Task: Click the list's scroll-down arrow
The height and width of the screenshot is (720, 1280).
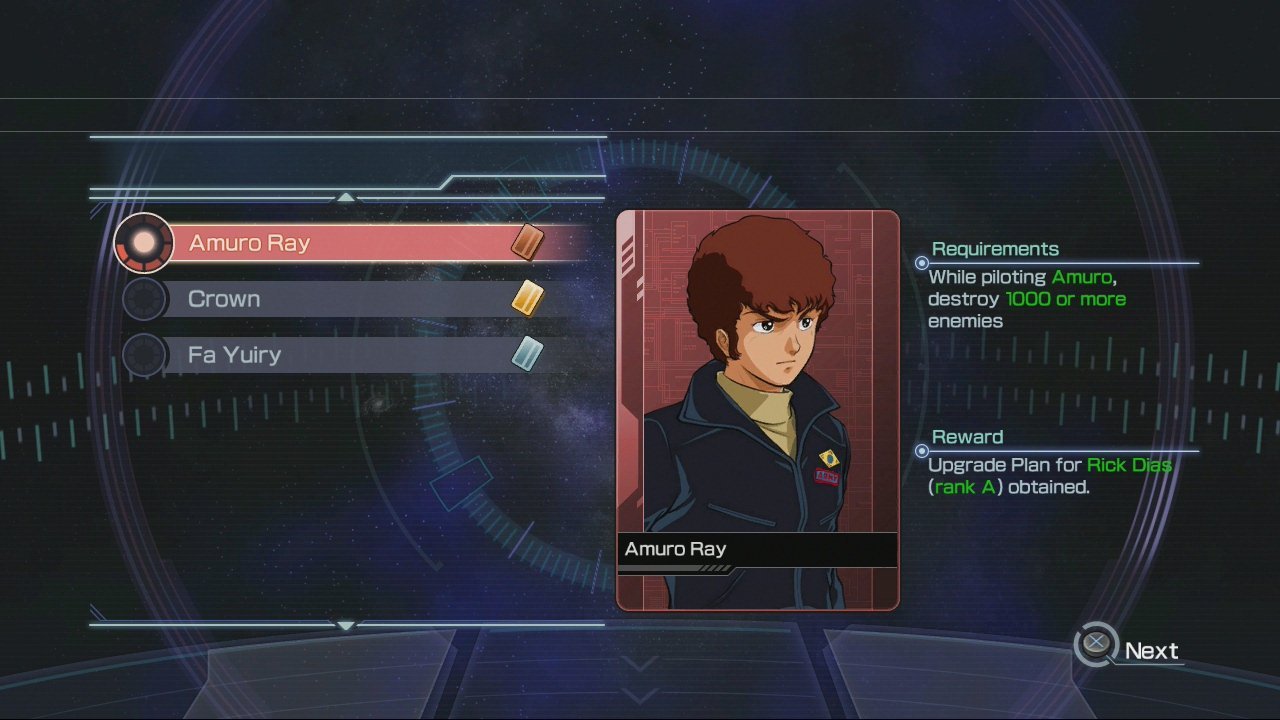Action: point(346,626)
